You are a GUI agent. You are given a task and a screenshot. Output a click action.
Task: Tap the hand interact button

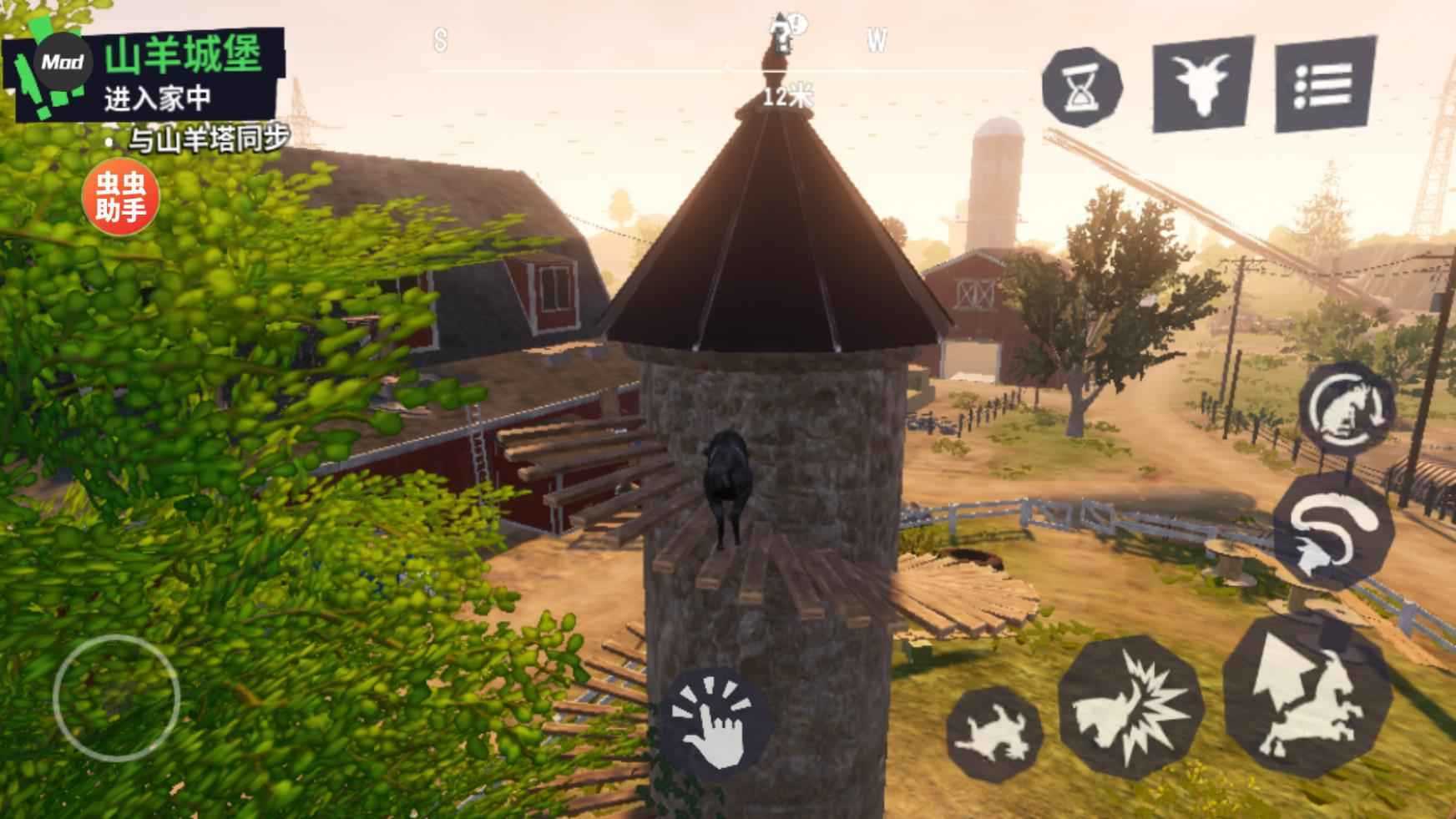coord(719,720)
